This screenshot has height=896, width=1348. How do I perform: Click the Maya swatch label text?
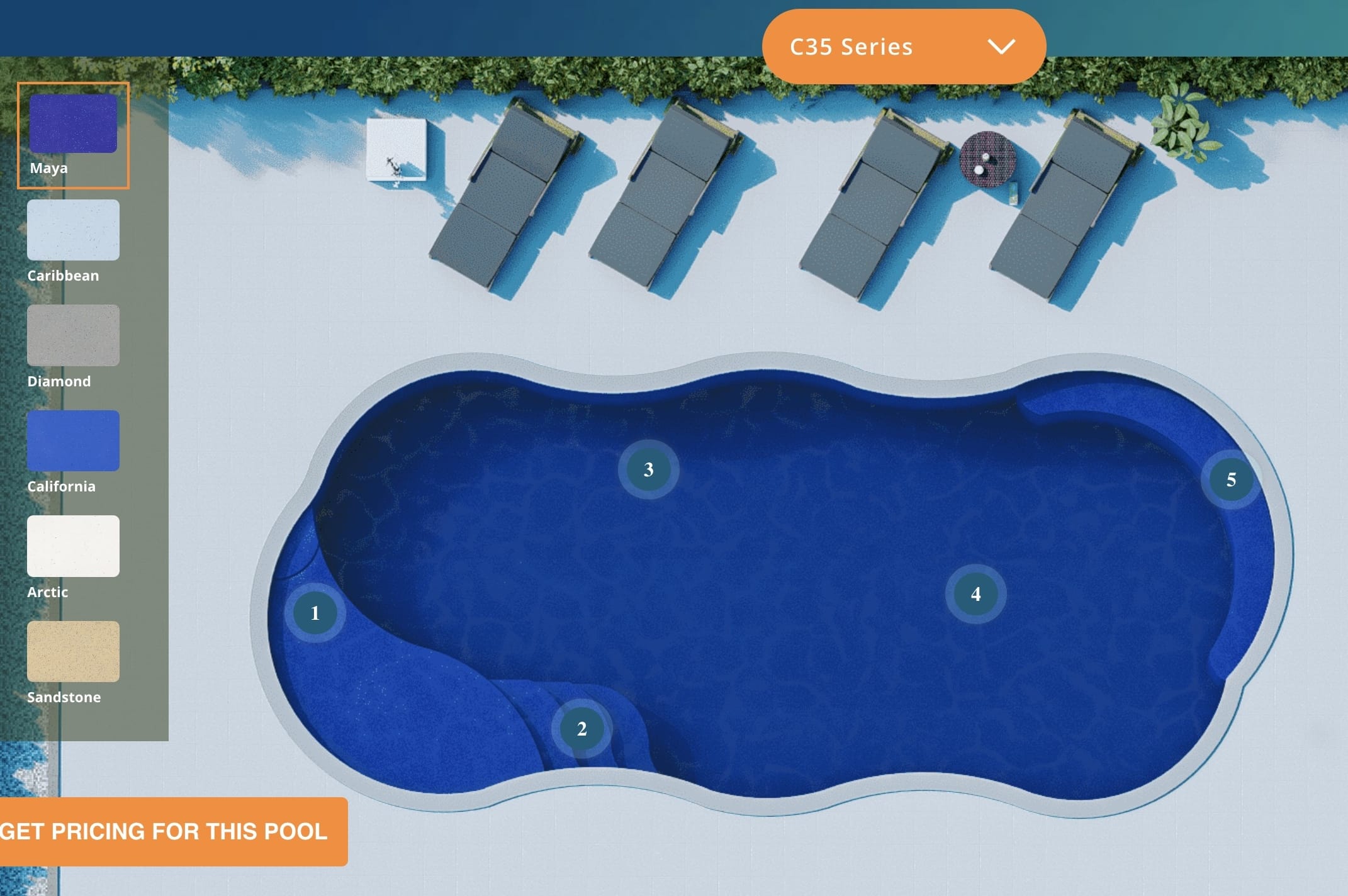coord(48,167)
